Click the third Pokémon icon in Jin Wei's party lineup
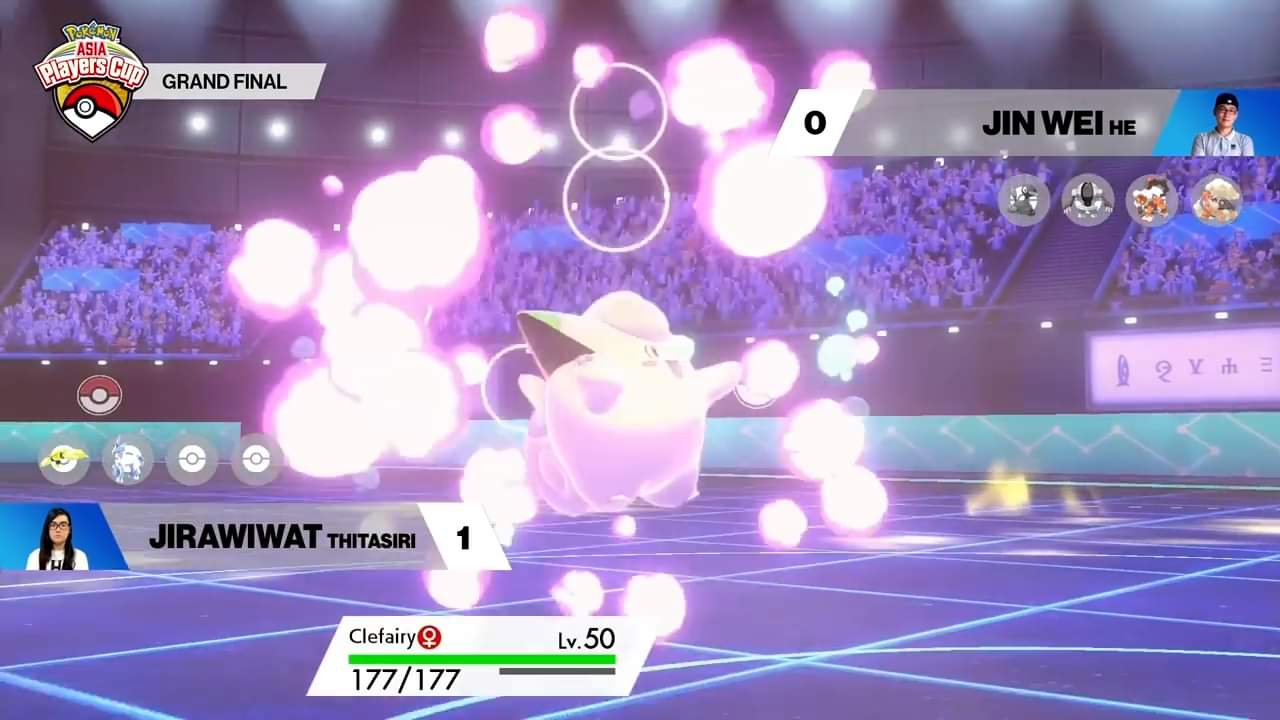Viewport: 1280px width, 720px height. coord(1152,201)
